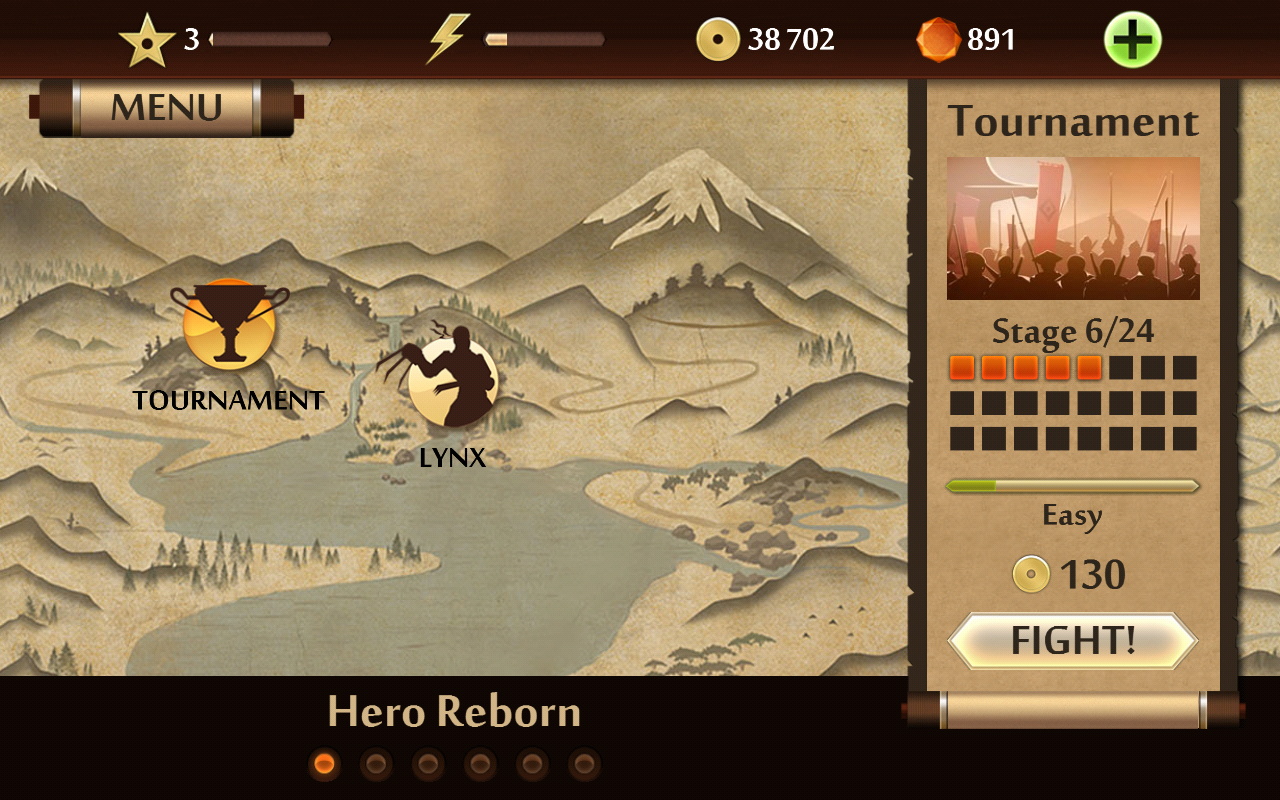Tap the green plus to buy currency
Viewport: 1280px width, 800px height.
(x=1132, y=40)
